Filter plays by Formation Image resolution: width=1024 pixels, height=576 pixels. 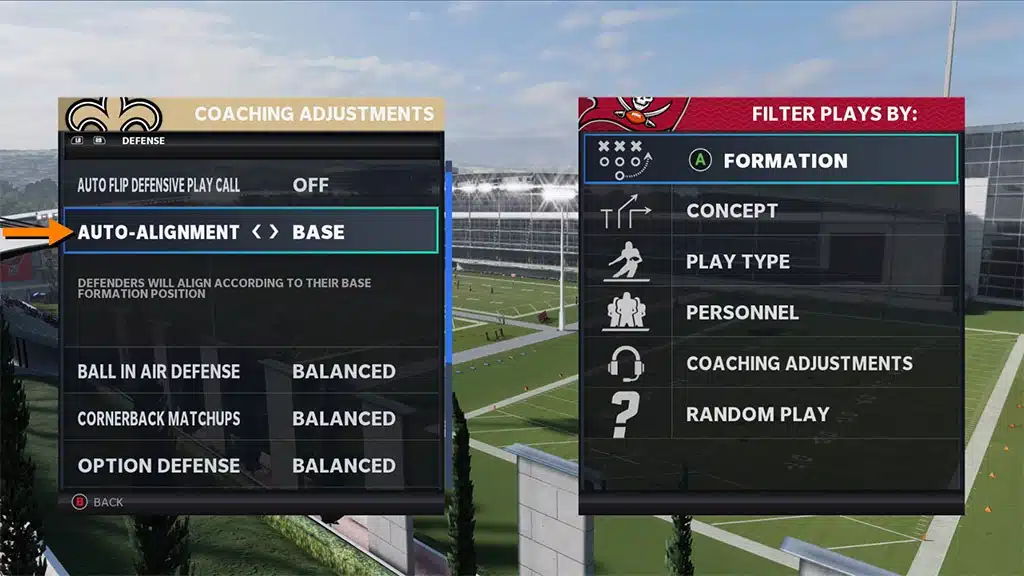tap(770, 160)
